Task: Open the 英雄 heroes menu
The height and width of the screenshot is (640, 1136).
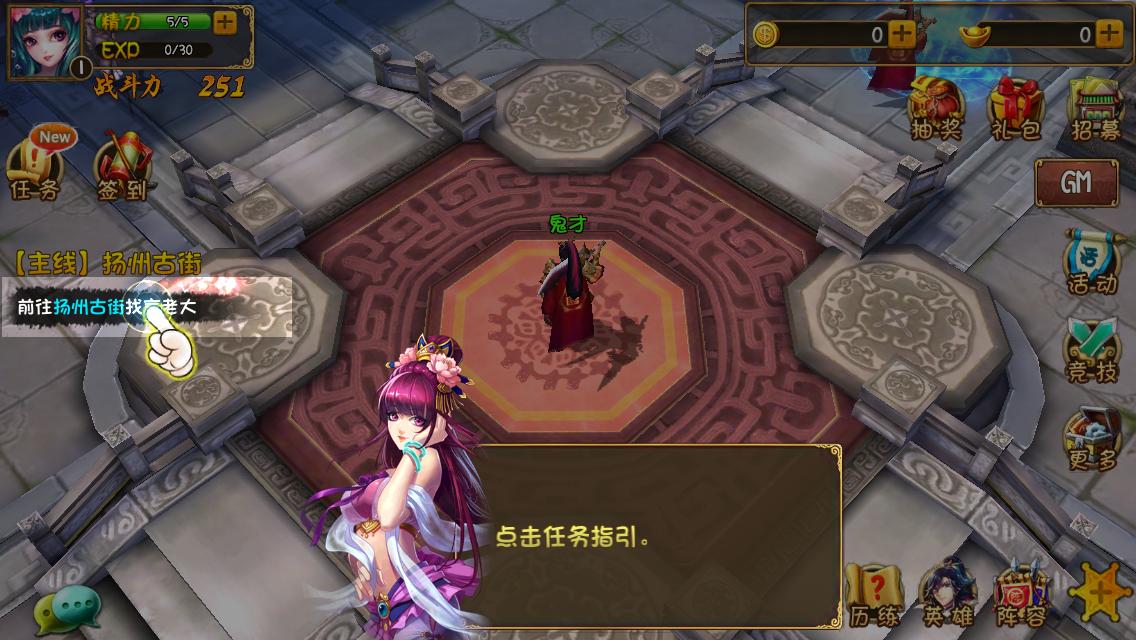Action: tap(947, 595)
